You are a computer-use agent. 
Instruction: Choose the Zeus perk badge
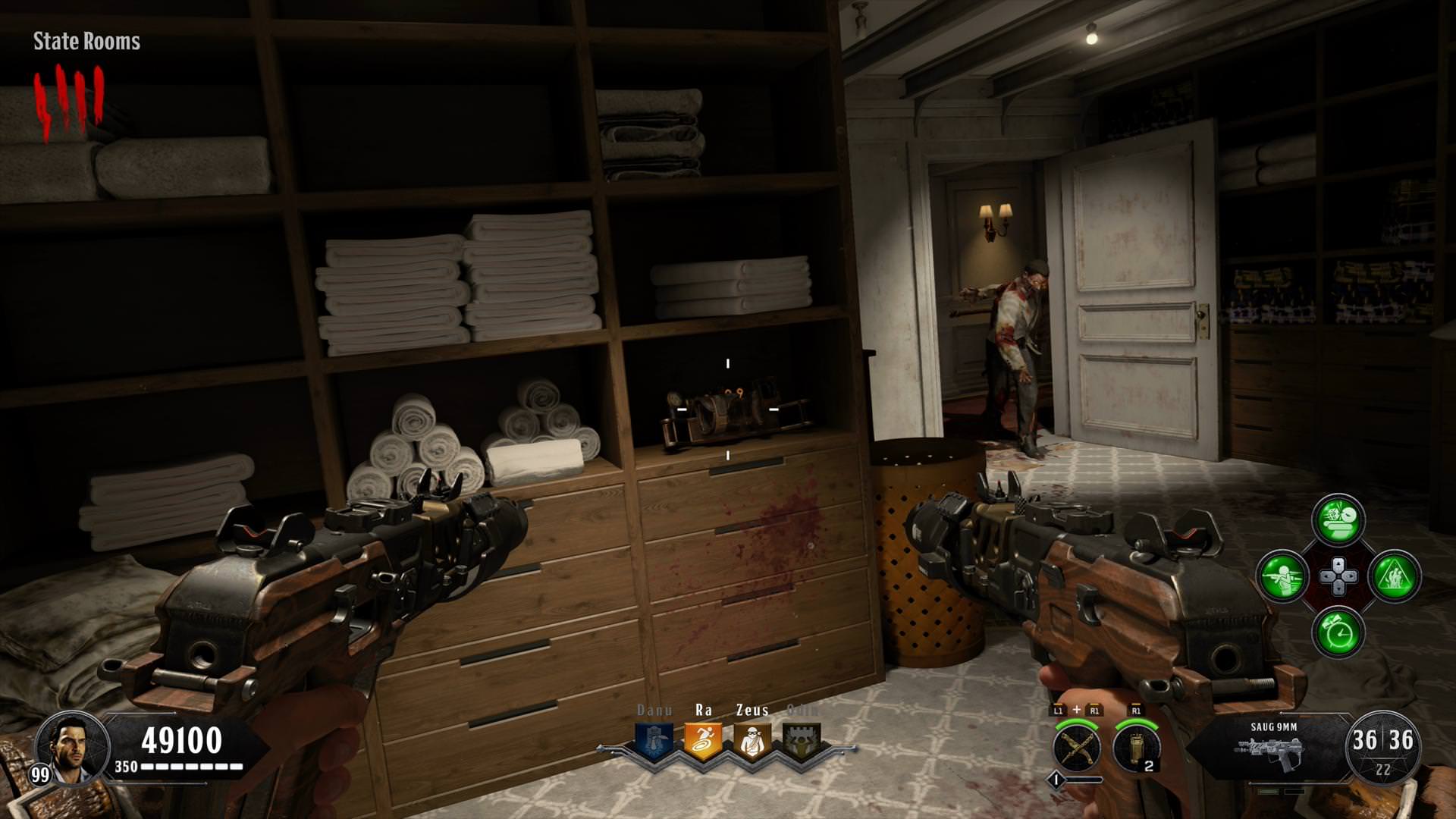752,741
